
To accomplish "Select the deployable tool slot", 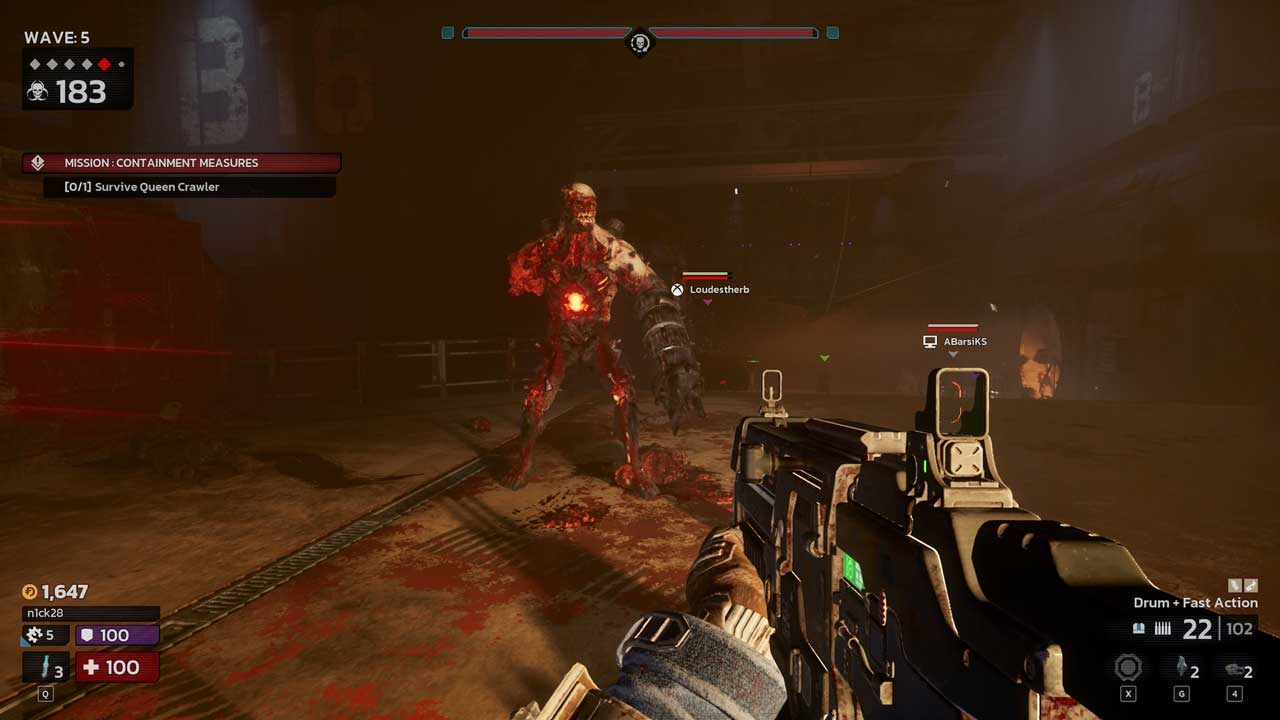I will [1236, 670].
